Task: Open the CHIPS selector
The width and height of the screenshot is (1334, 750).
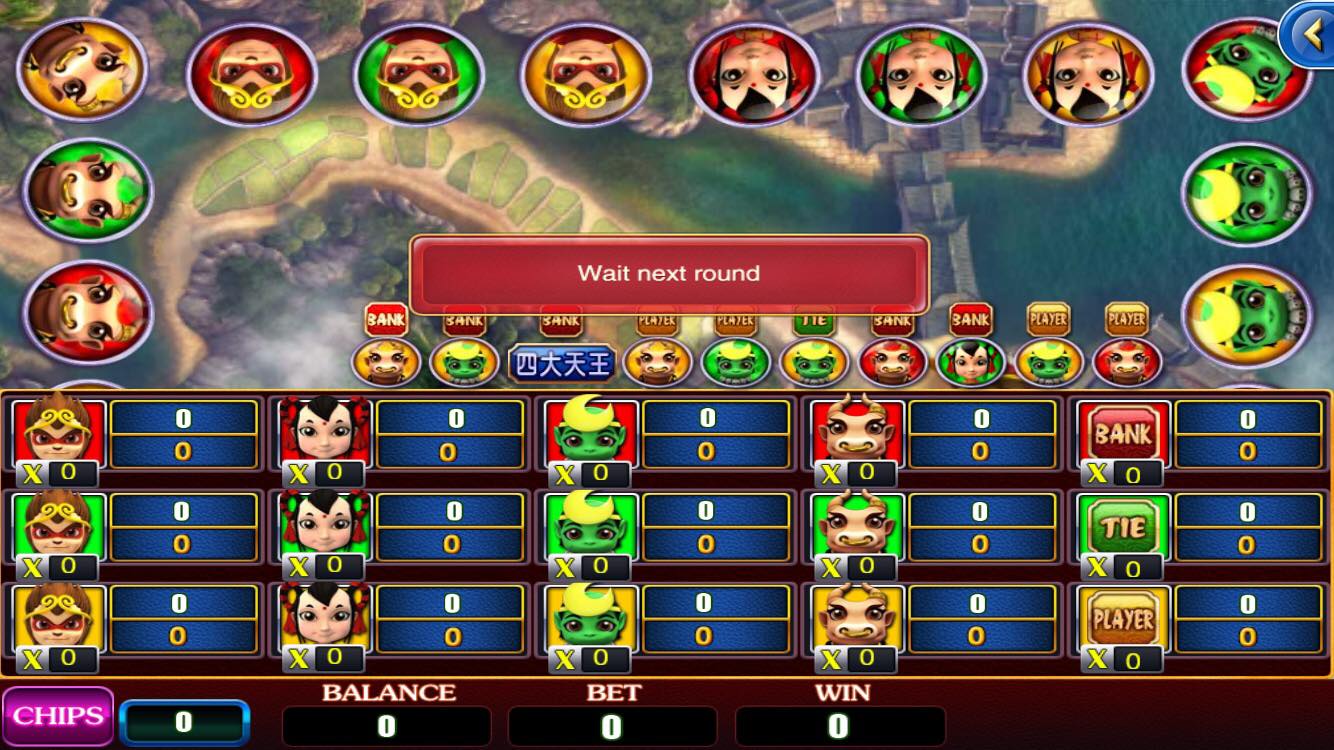Action: pyautogui.click(x=58, y=716)
